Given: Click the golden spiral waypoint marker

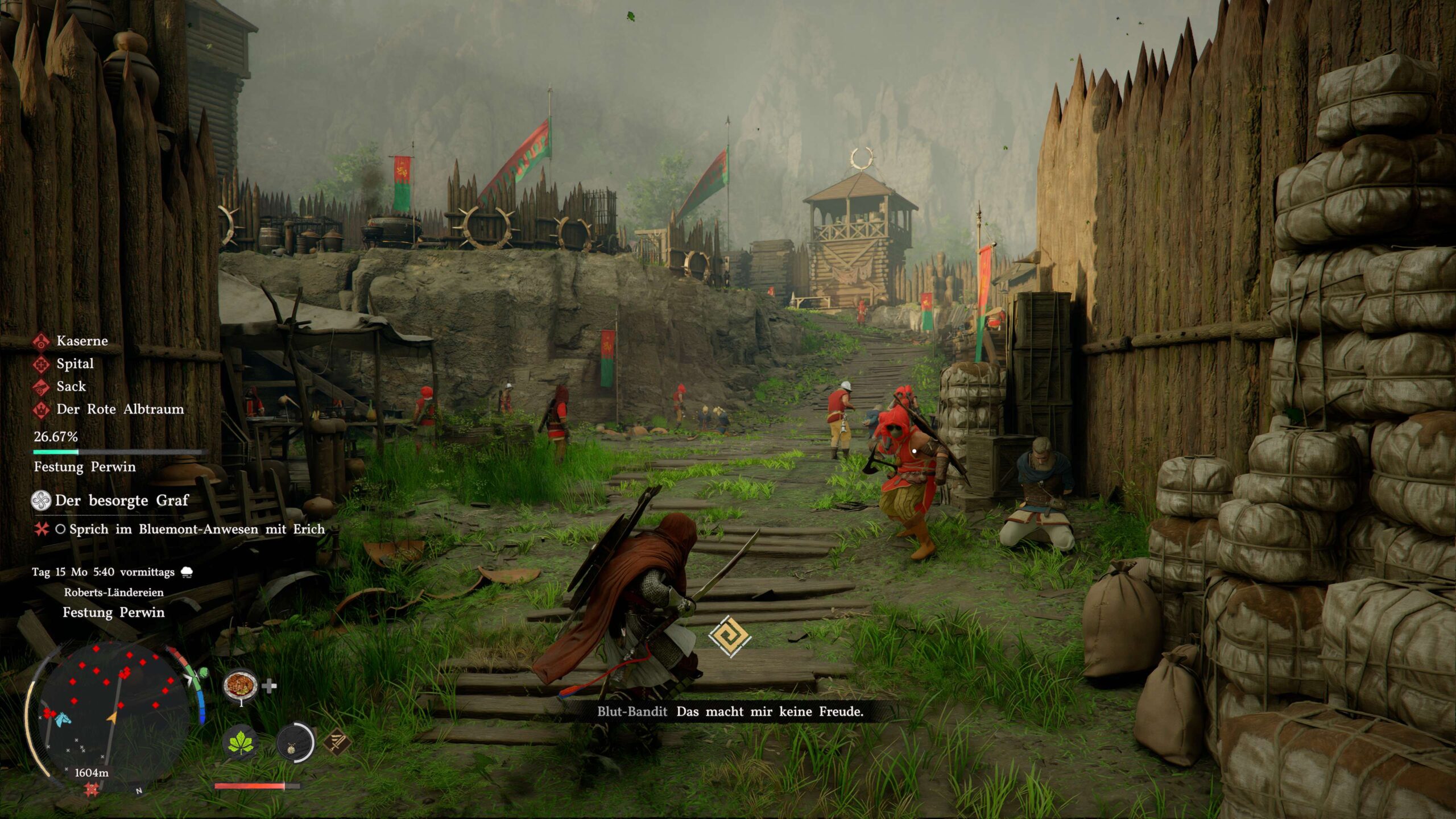Looking at the screenshot, I should [x=730, y=636].
